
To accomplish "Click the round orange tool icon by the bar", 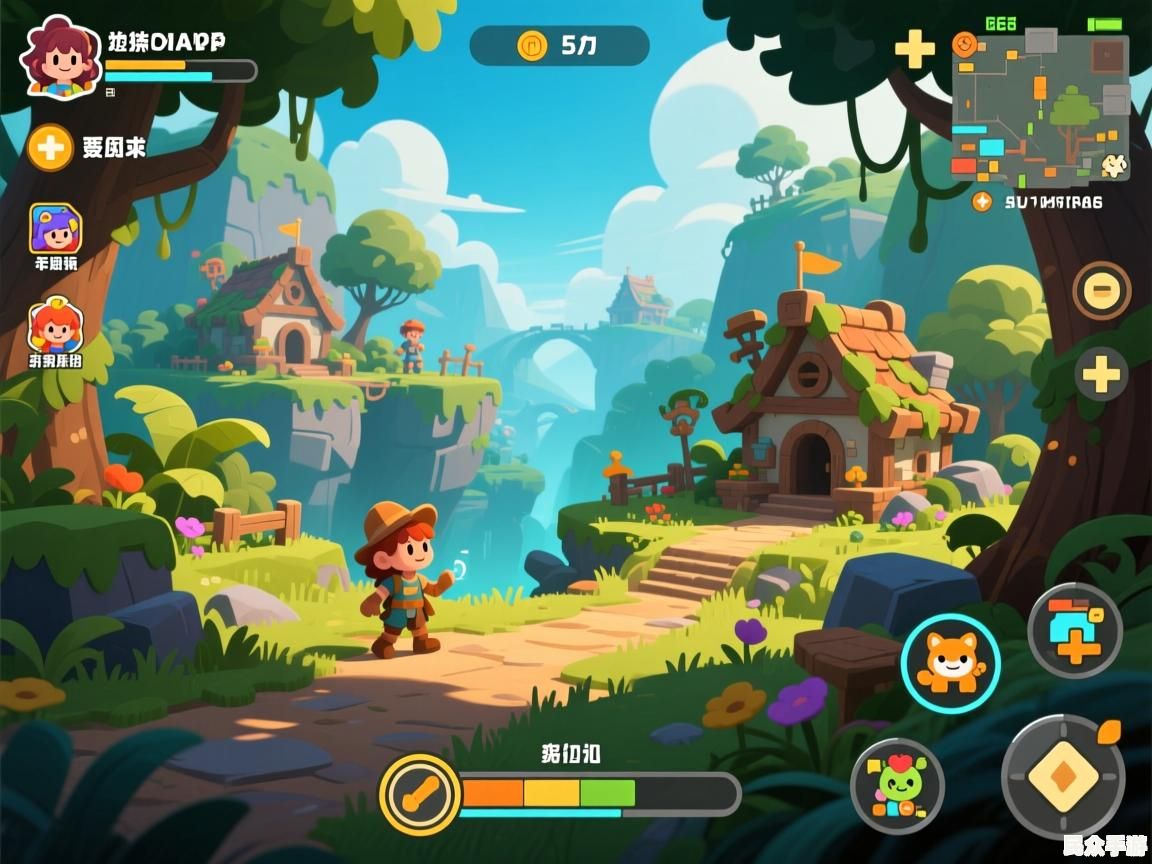I will 420,795.
